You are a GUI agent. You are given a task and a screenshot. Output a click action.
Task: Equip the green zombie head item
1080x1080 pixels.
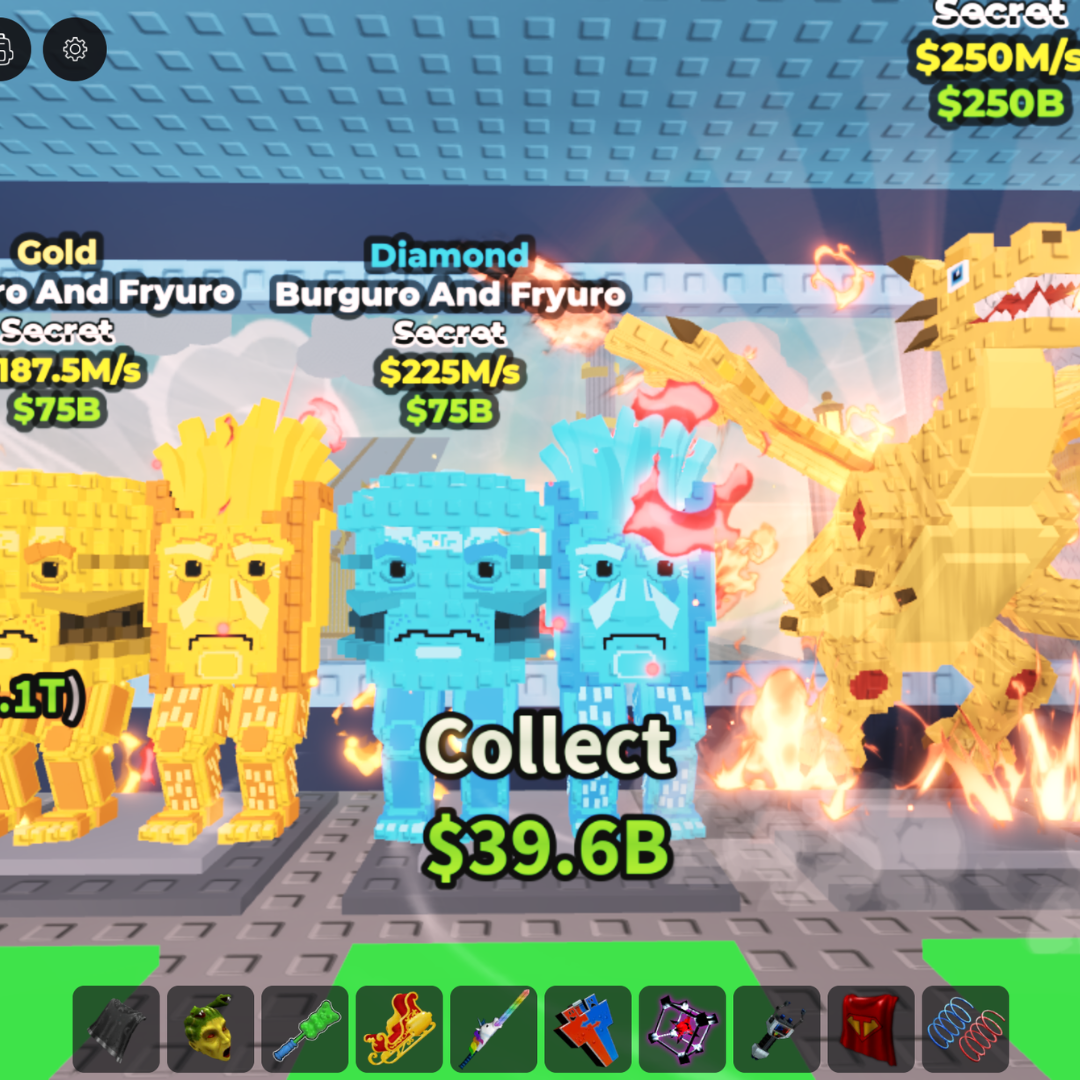pyautogui.click(x=210, y=1029)
